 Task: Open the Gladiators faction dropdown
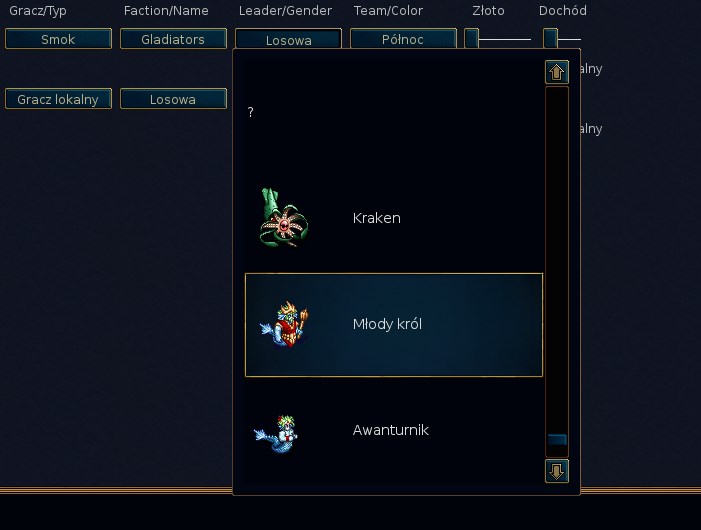pos(173,39)
